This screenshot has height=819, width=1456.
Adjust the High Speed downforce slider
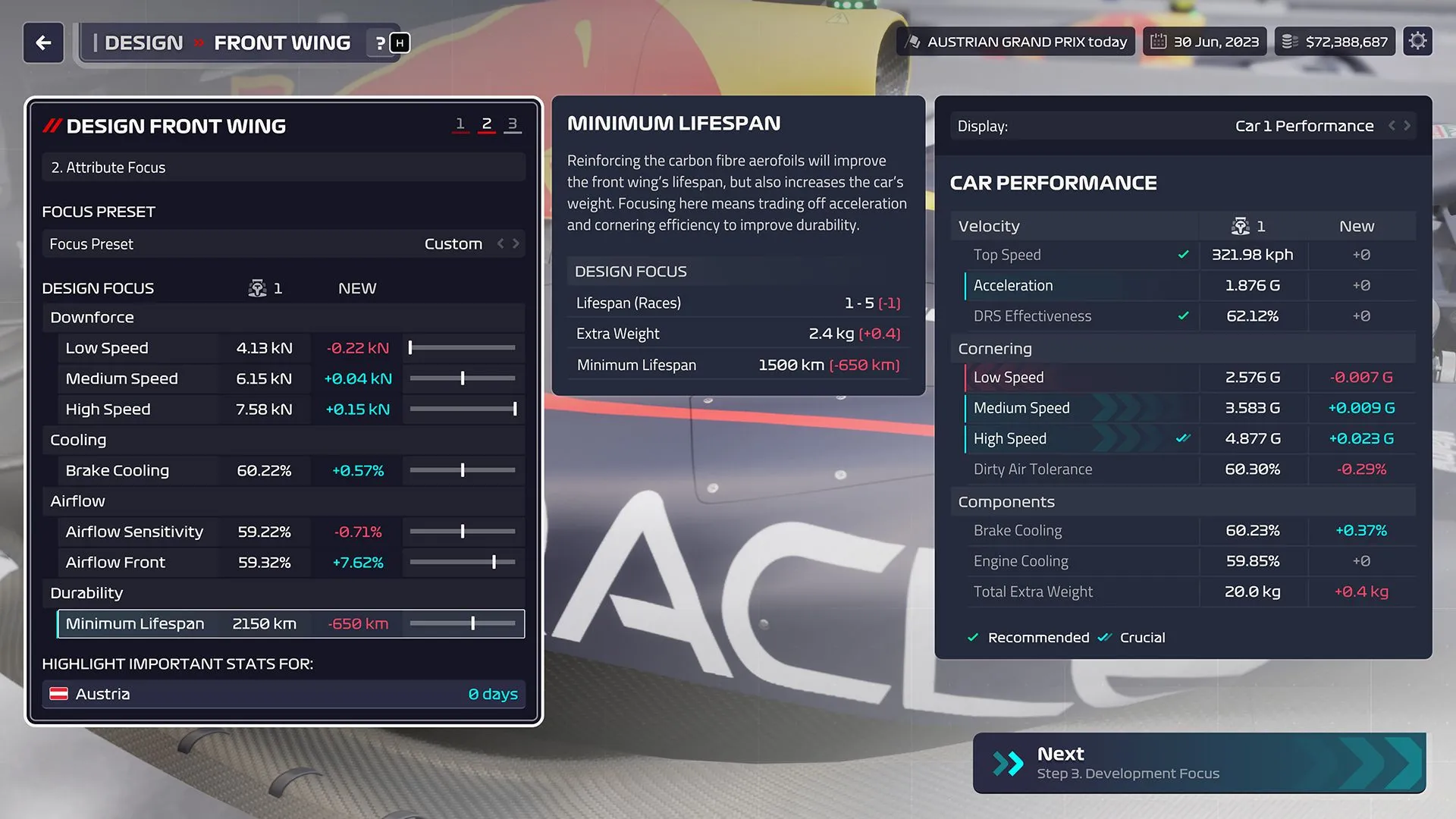click(x=515, y=409)
